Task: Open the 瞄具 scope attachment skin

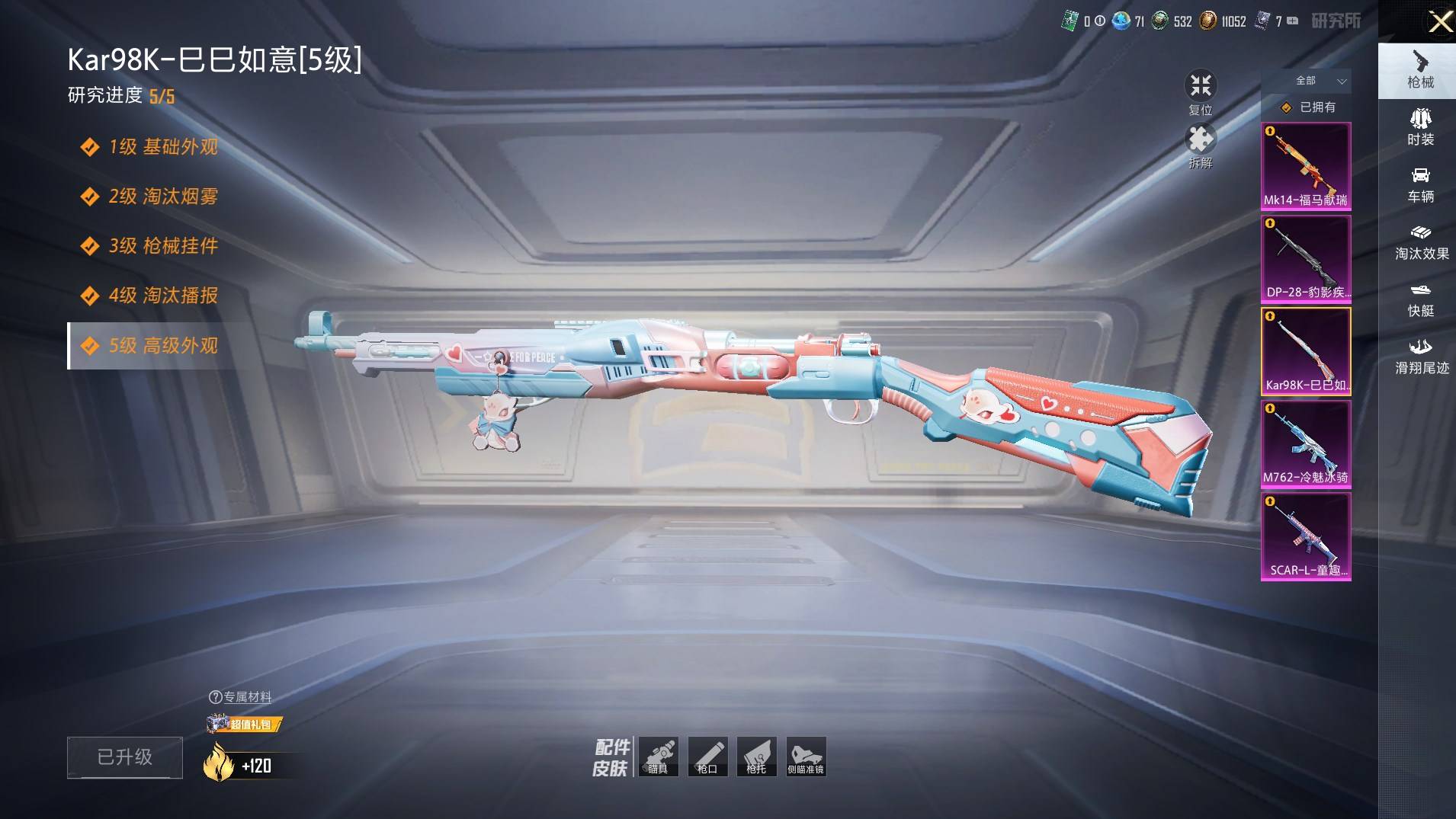Action: click(659, 757)
